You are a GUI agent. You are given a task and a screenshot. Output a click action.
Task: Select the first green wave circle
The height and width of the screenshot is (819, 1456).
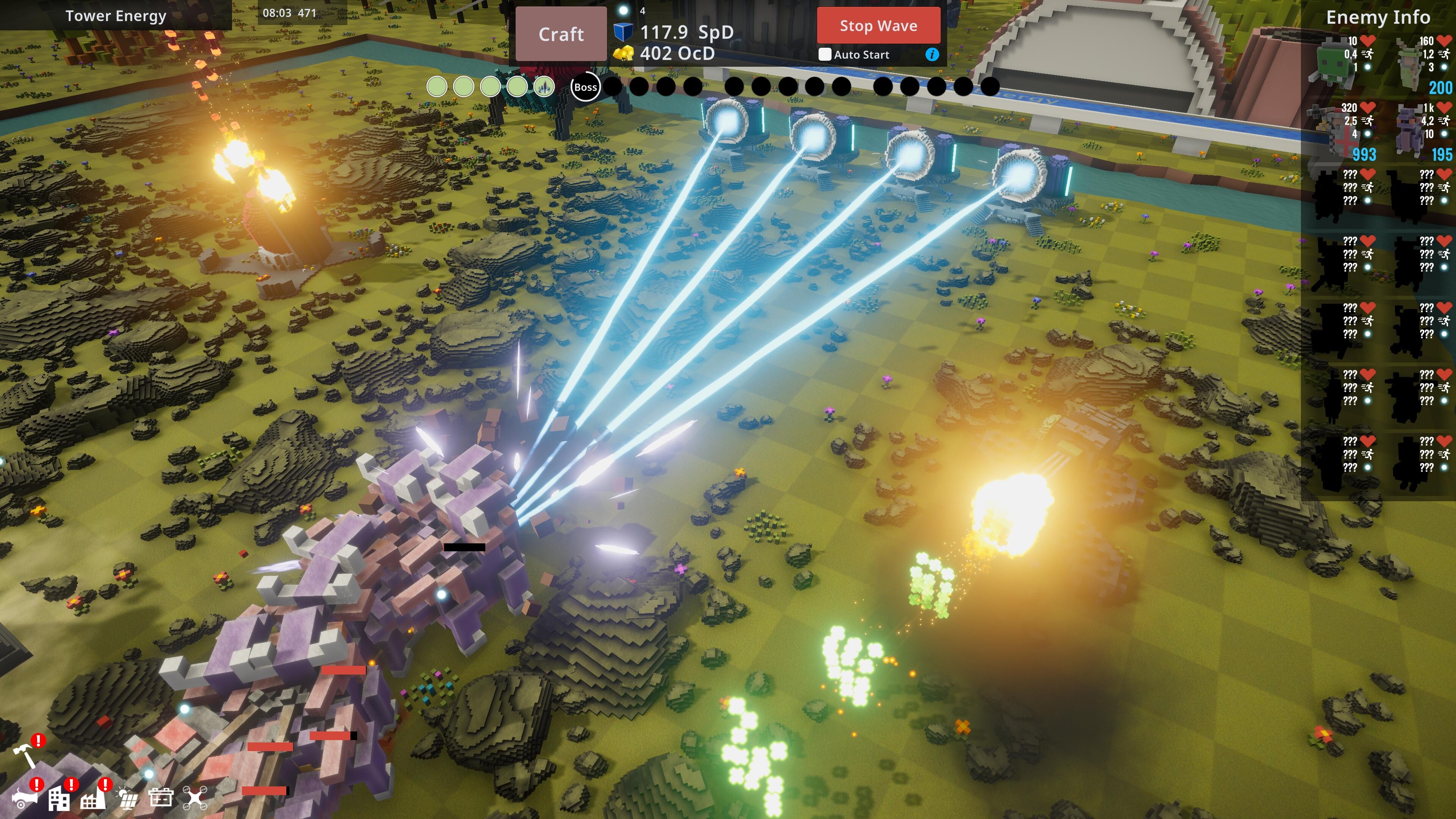437,87
